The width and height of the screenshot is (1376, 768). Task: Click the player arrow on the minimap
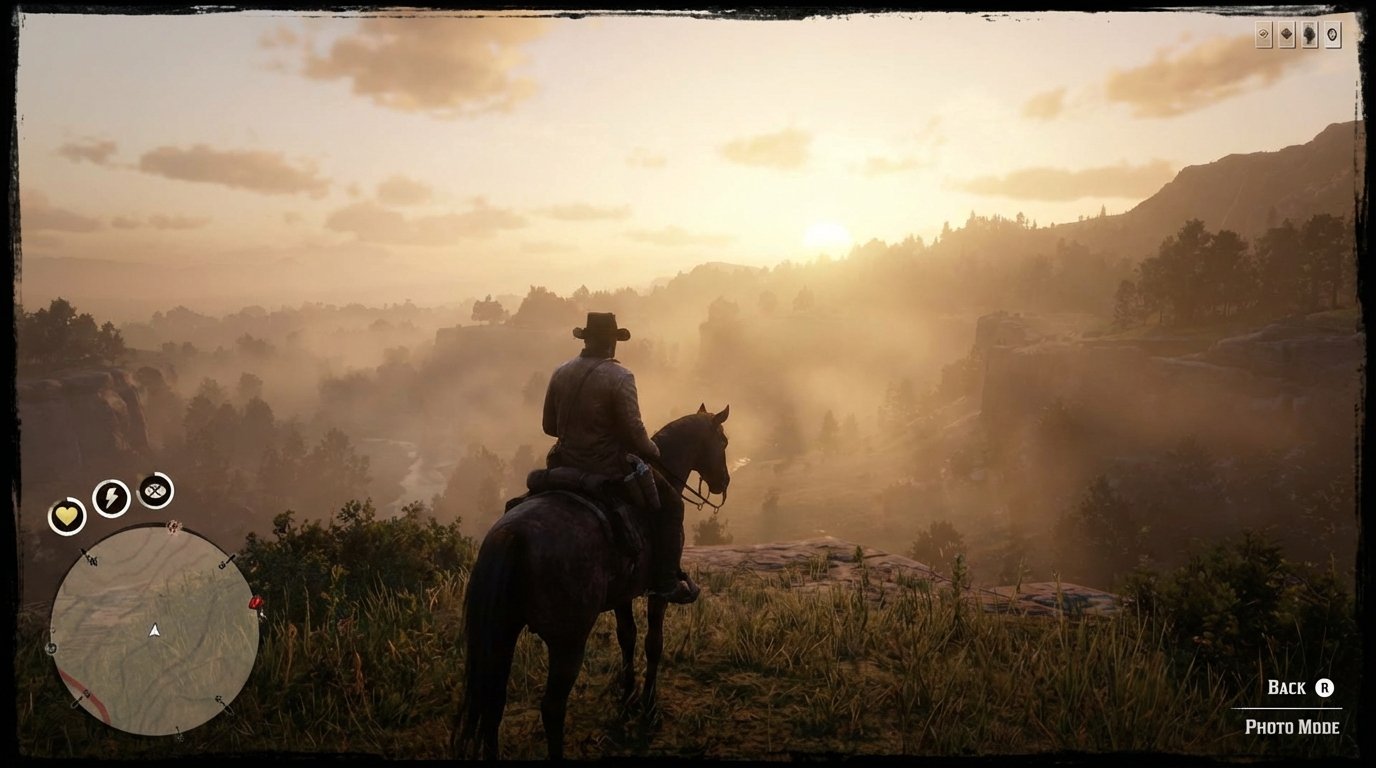point(153,630)
